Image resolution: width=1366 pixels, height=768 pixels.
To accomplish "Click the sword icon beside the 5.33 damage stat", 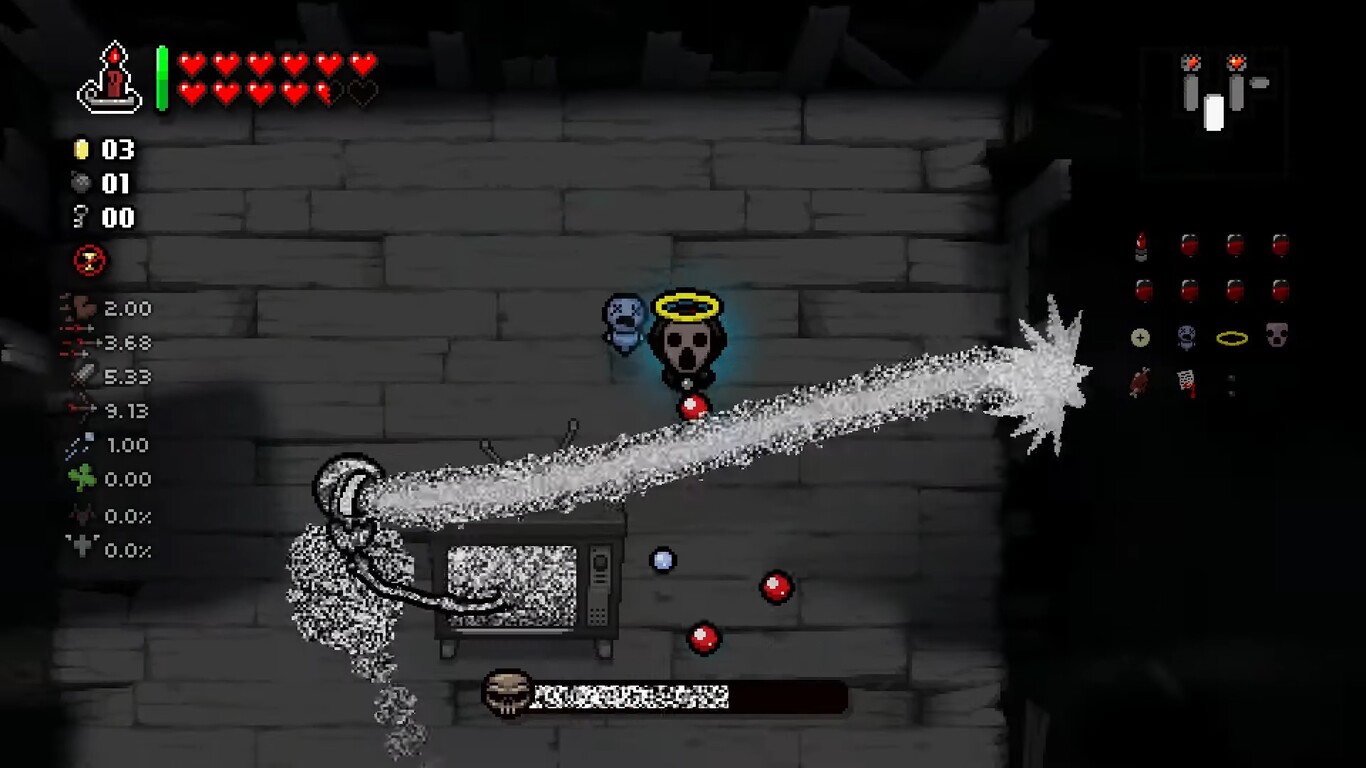I will pyautogui.click(x=85, y=377).
